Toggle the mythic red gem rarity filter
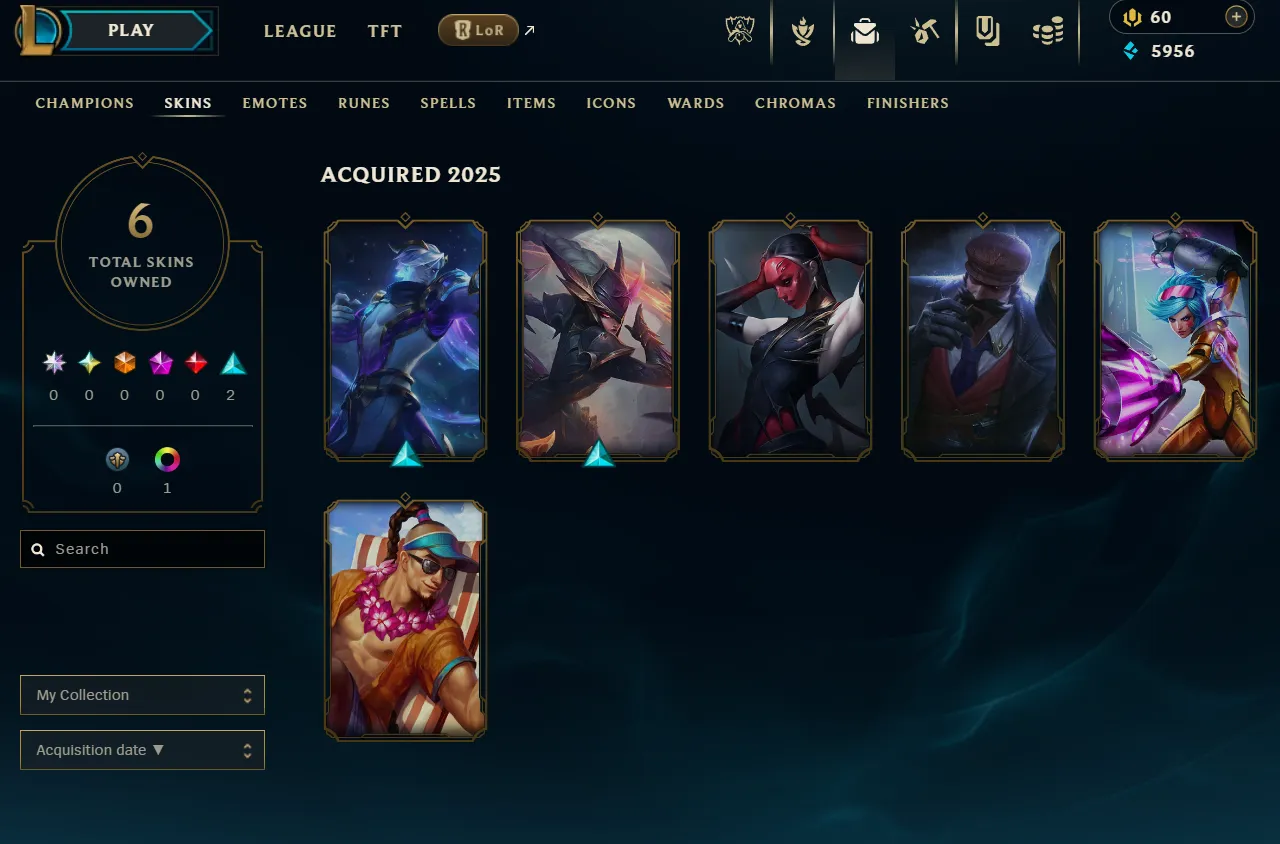Image resolution: width=1280 pixels, height=844 pixels. coord(196,363)
